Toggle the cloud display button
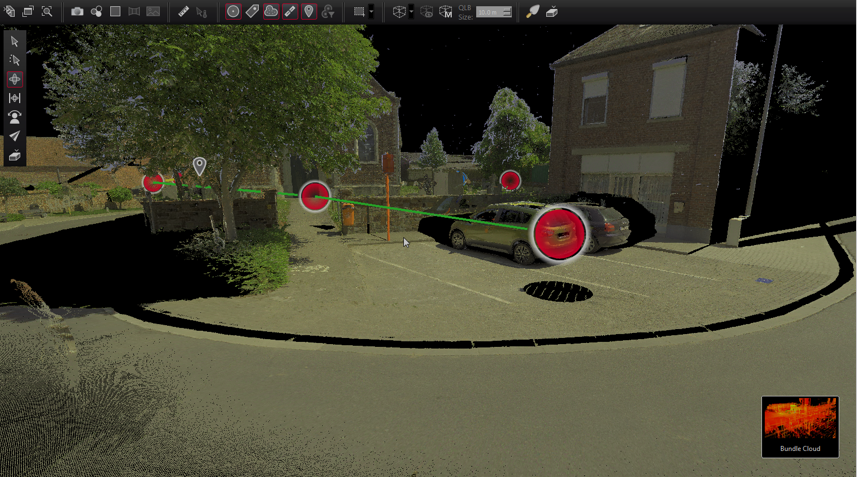 (x=271, y=12)
